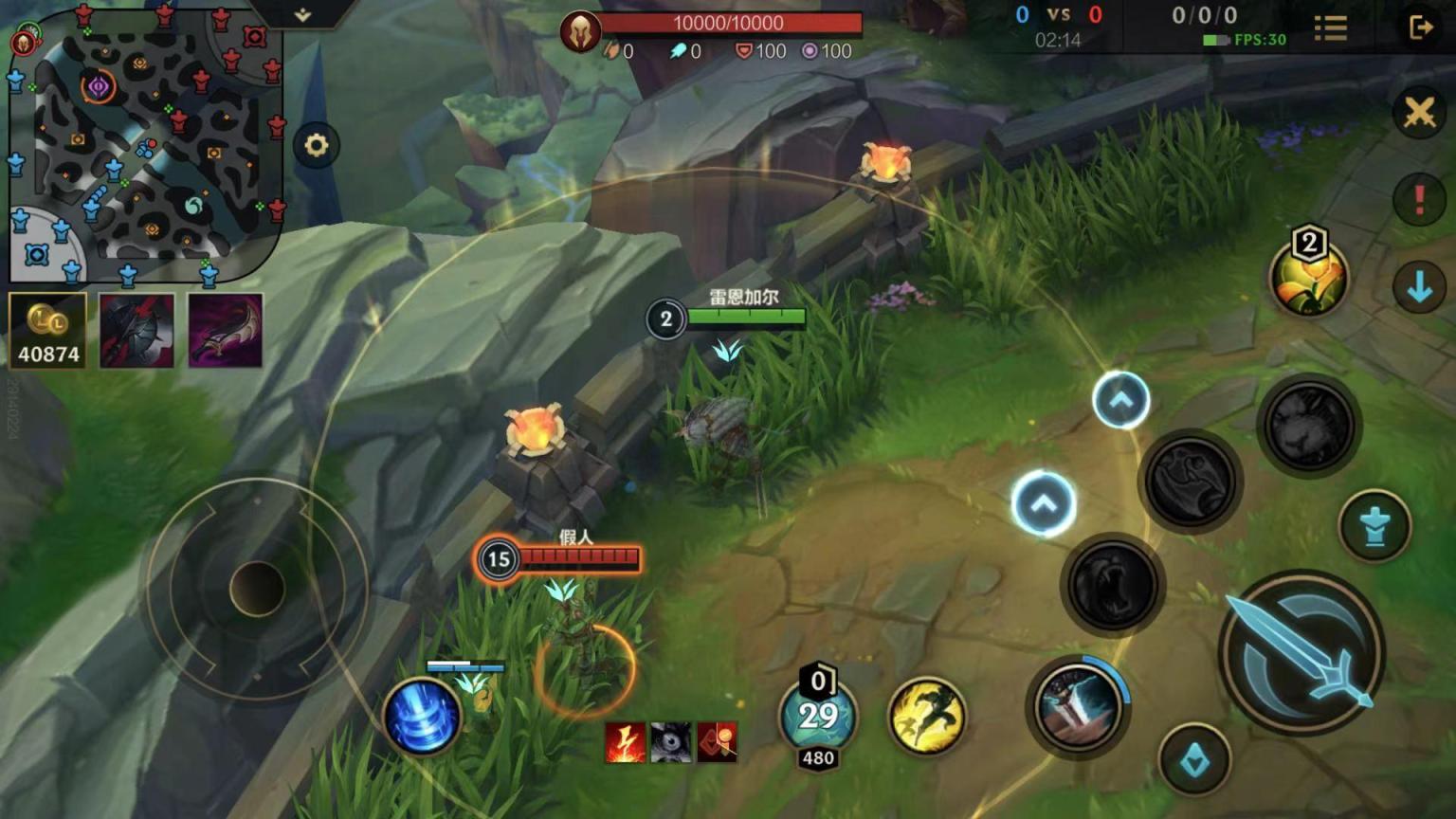This screenshot has width=1456, height=819.
Task: Use the honeyfruit item with 2 charges
Action: tap(1309, 276)
